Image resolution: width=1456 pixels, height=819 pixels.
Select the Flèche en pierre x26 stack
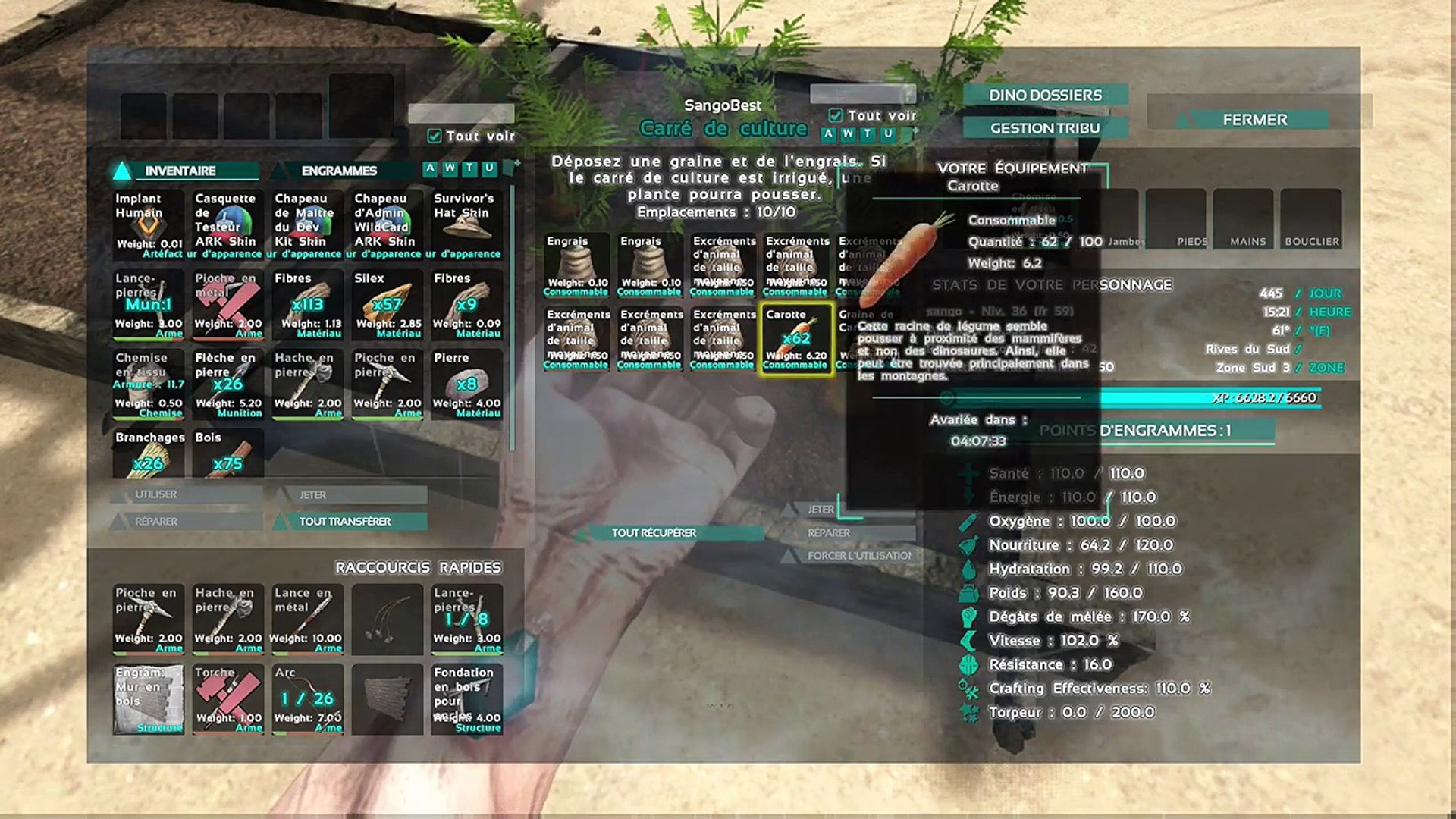pyautogui.click(x=228, y=384)
